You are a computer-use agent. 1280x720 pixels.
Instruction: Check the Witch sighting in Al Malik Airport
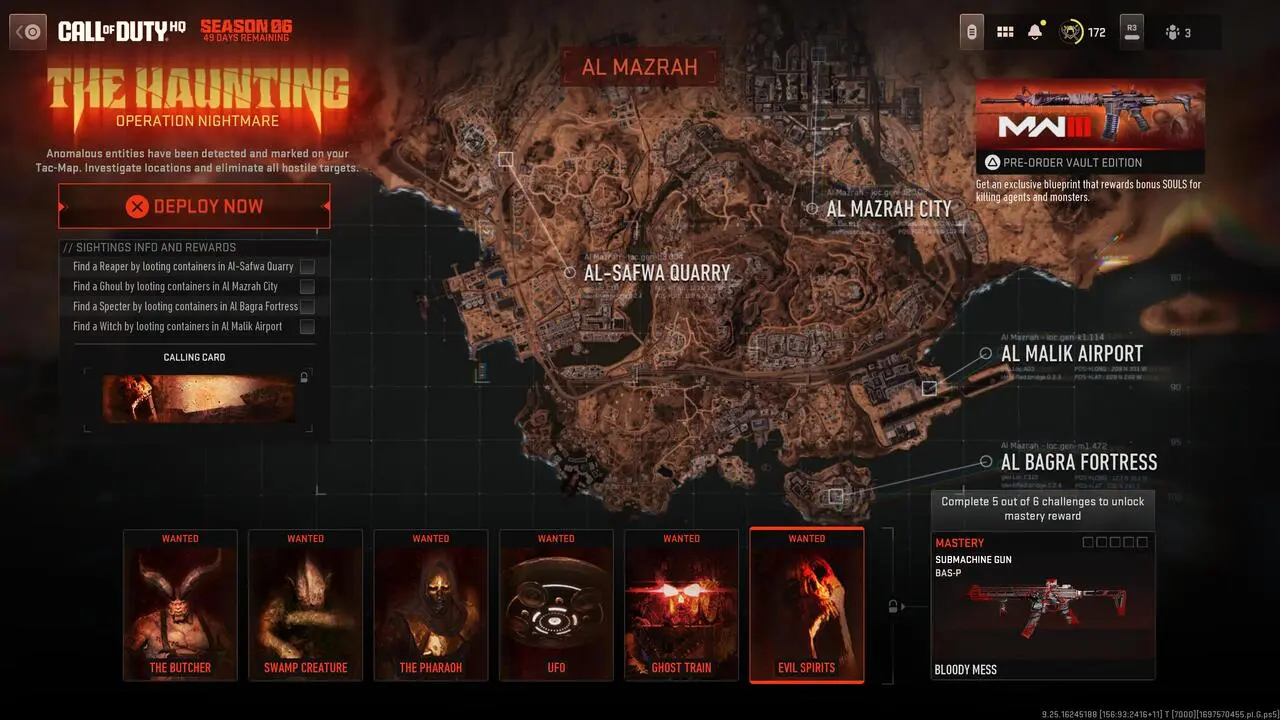(x=308, y=327)
